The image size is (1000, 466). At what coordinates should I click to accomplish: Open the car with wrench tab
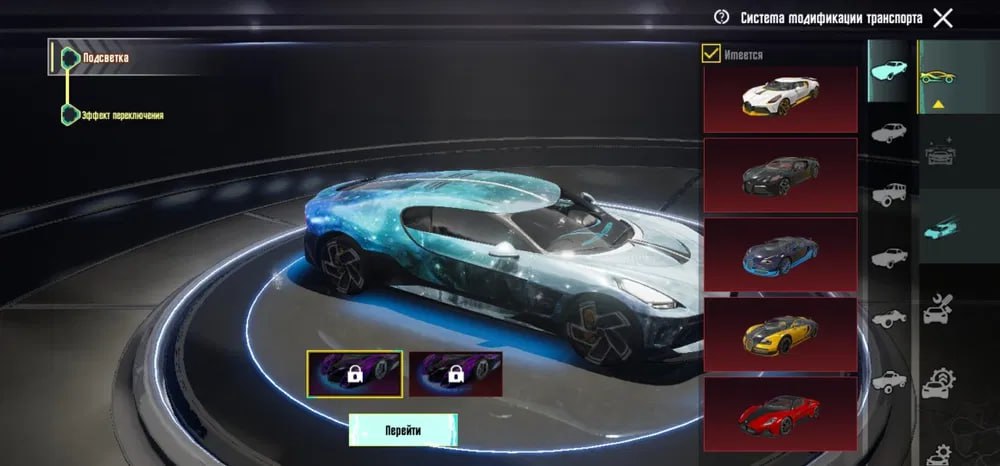(938, 308)
